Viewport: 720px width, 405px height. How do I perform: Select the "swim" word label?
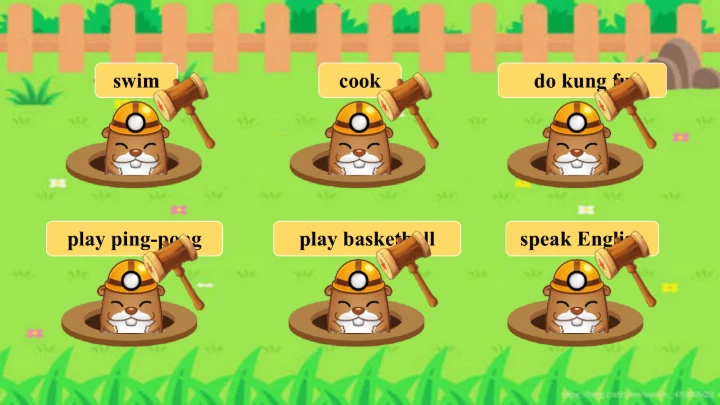click(x=135, y=81)
